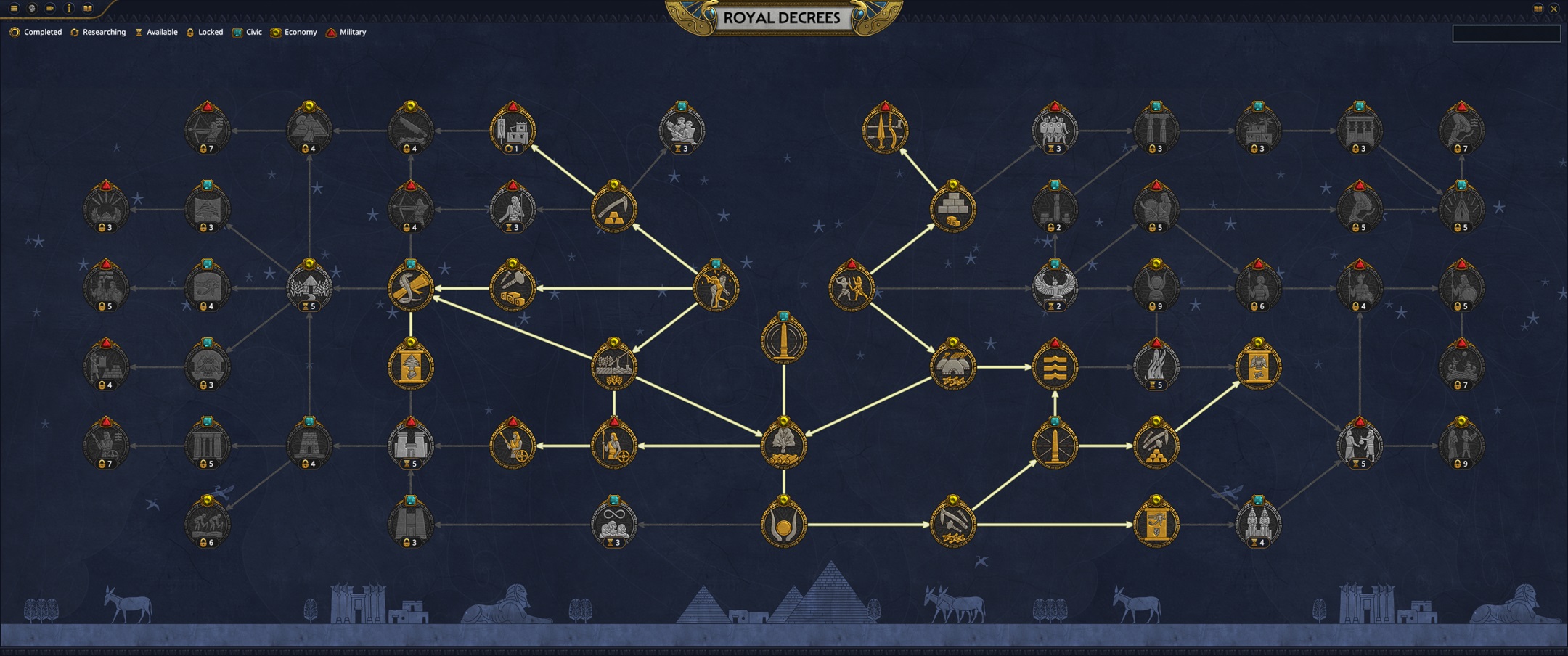
Task: Open the advisor skull icon
Action: [x=31, y=8]
